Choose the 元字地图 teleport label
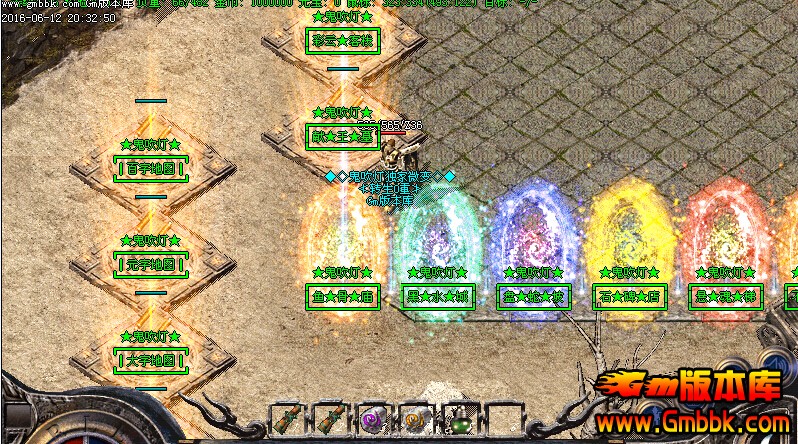 pyautogui.click(x=151, y=265)
